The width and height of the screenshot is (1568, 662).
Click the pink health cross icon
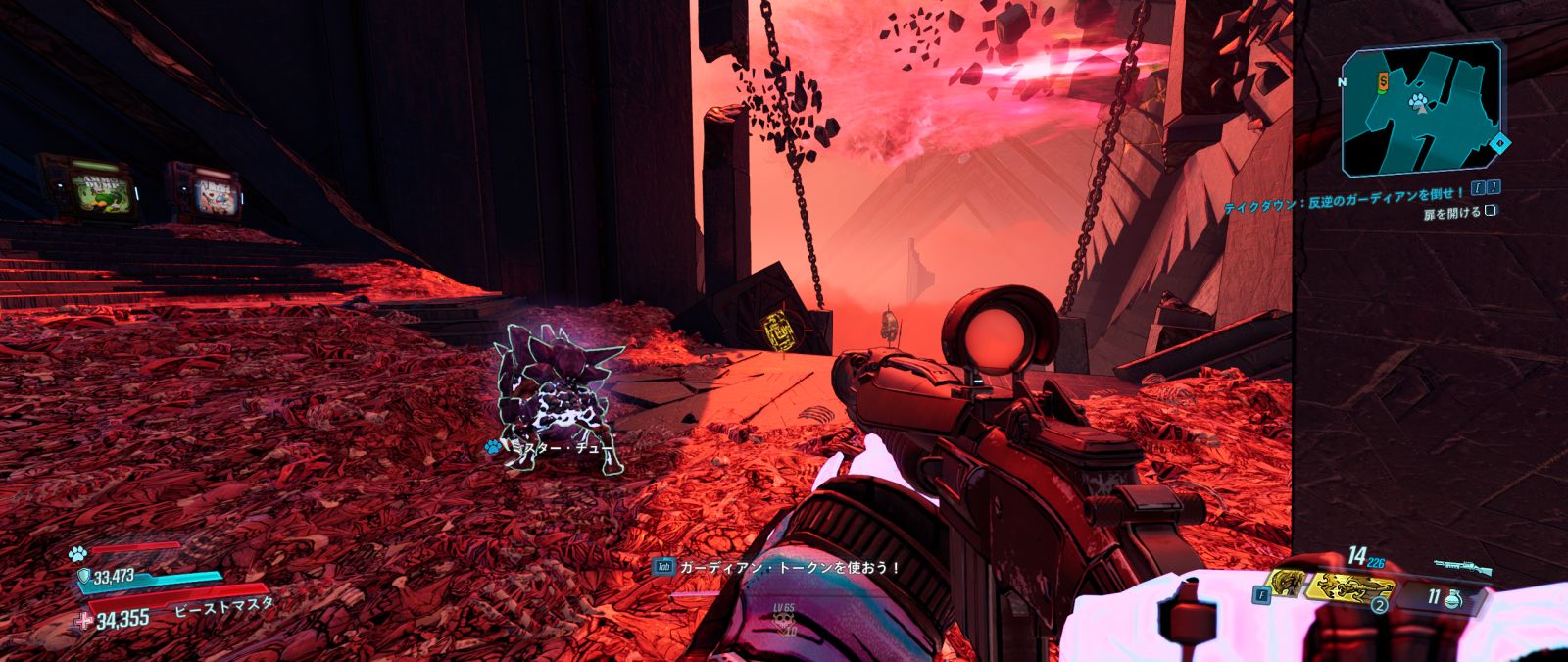click(x=84, y=619)
